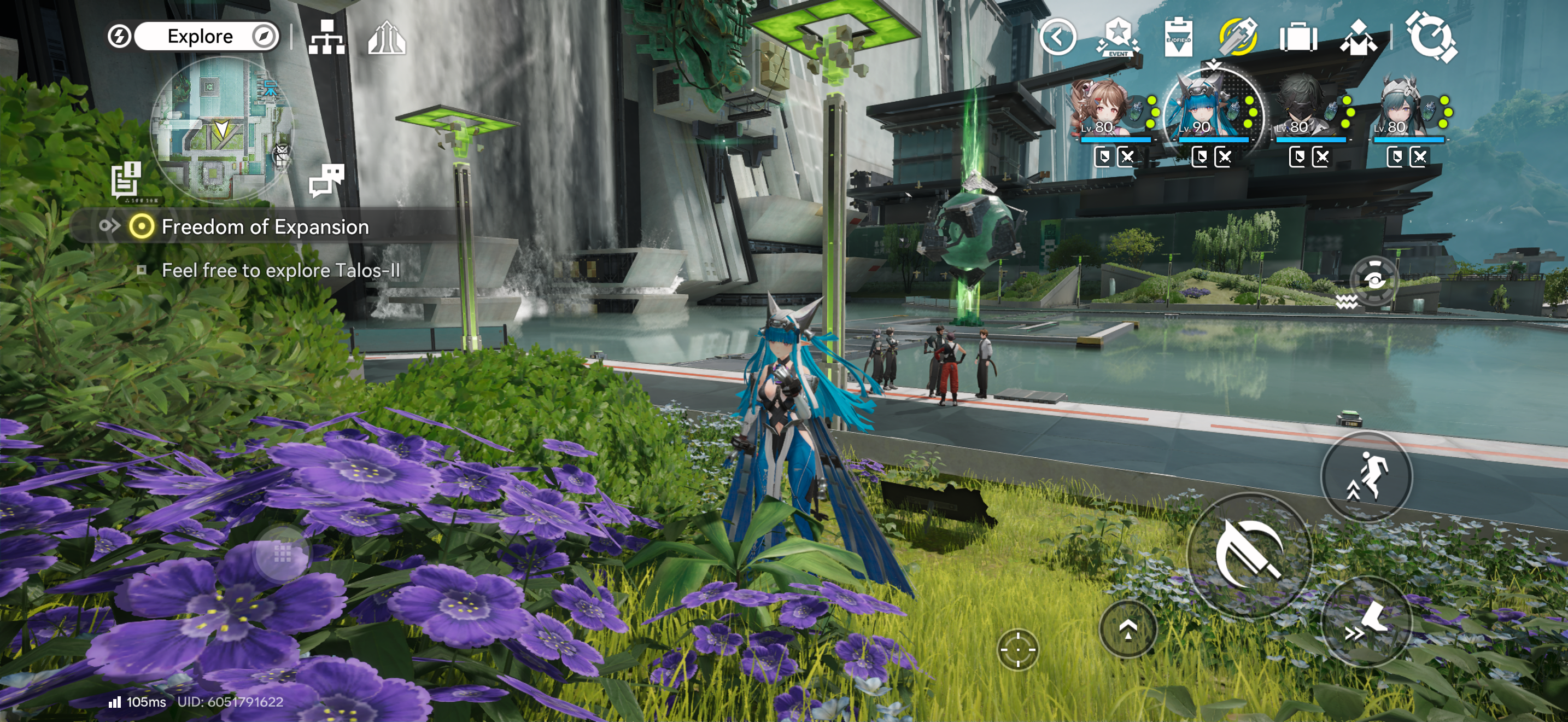Open the Event star icon
The width and height of the screenshot is (1568, 722).
[x=1118, y=38]
